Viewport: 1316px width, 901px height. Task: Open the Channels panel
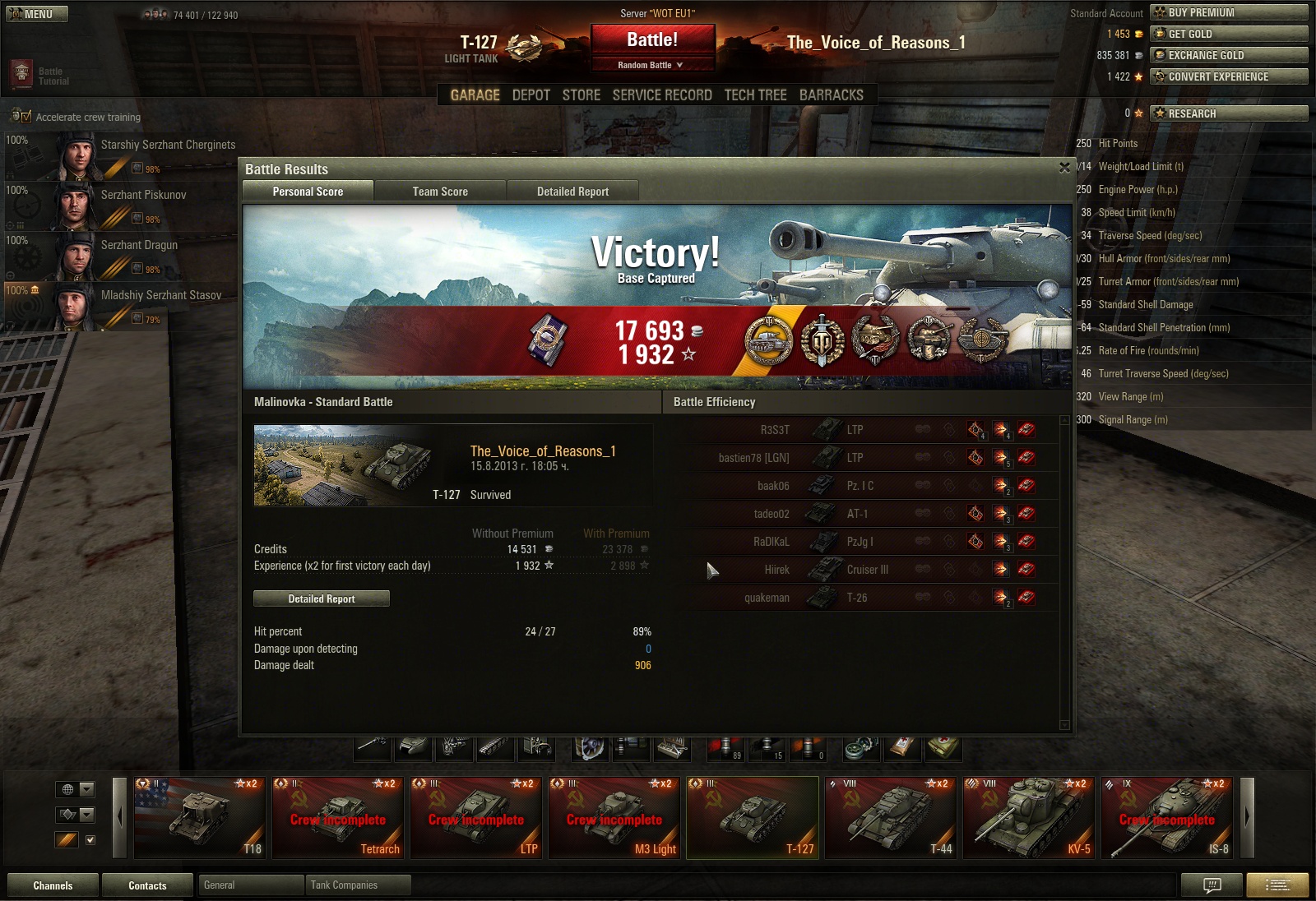(x=53, y=885)
